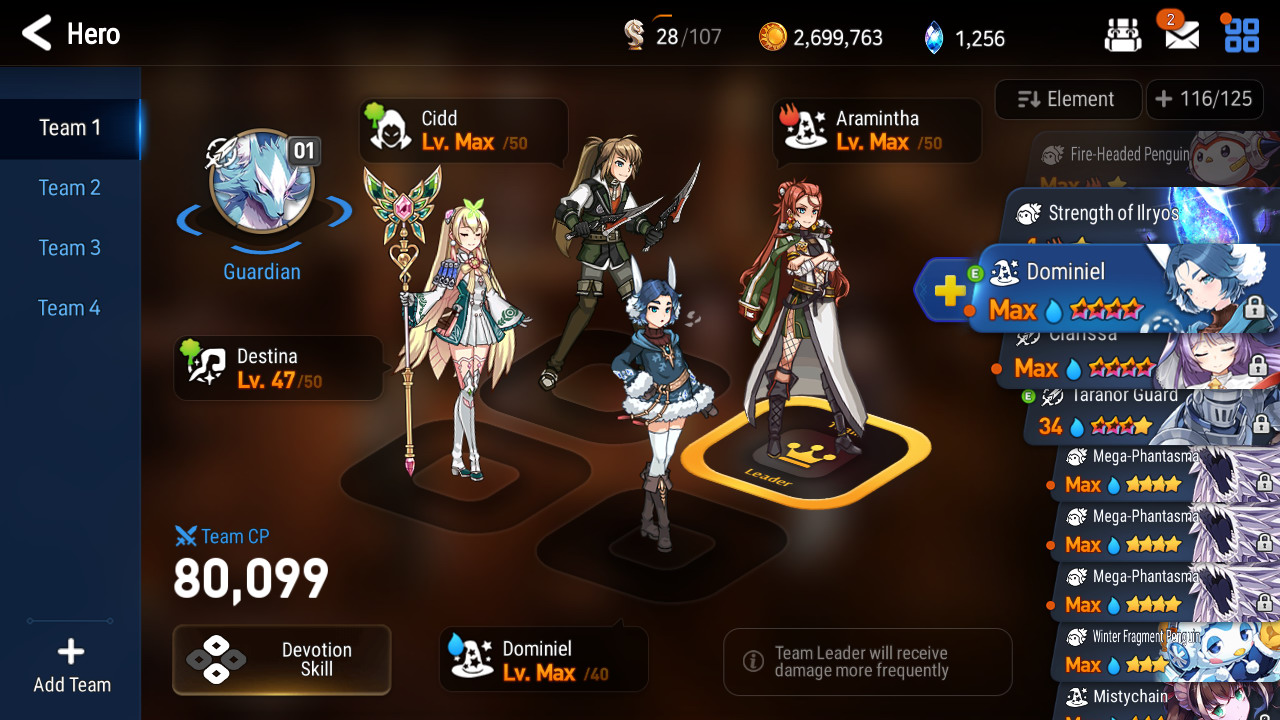
Task: Change the Element sort order
Action: tap(1067, 99)
